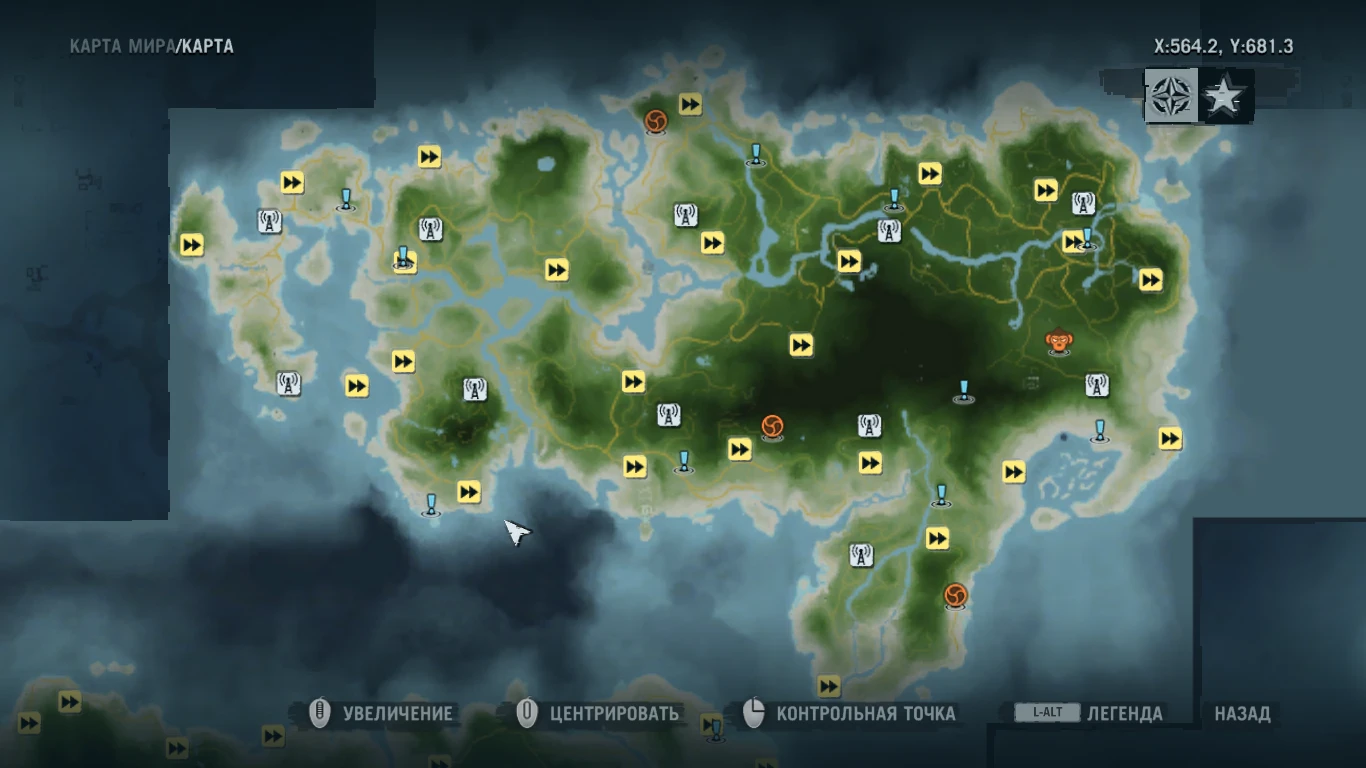Click ЦЕНТРИРОВАТЬ to center the map

pos(615,713)
